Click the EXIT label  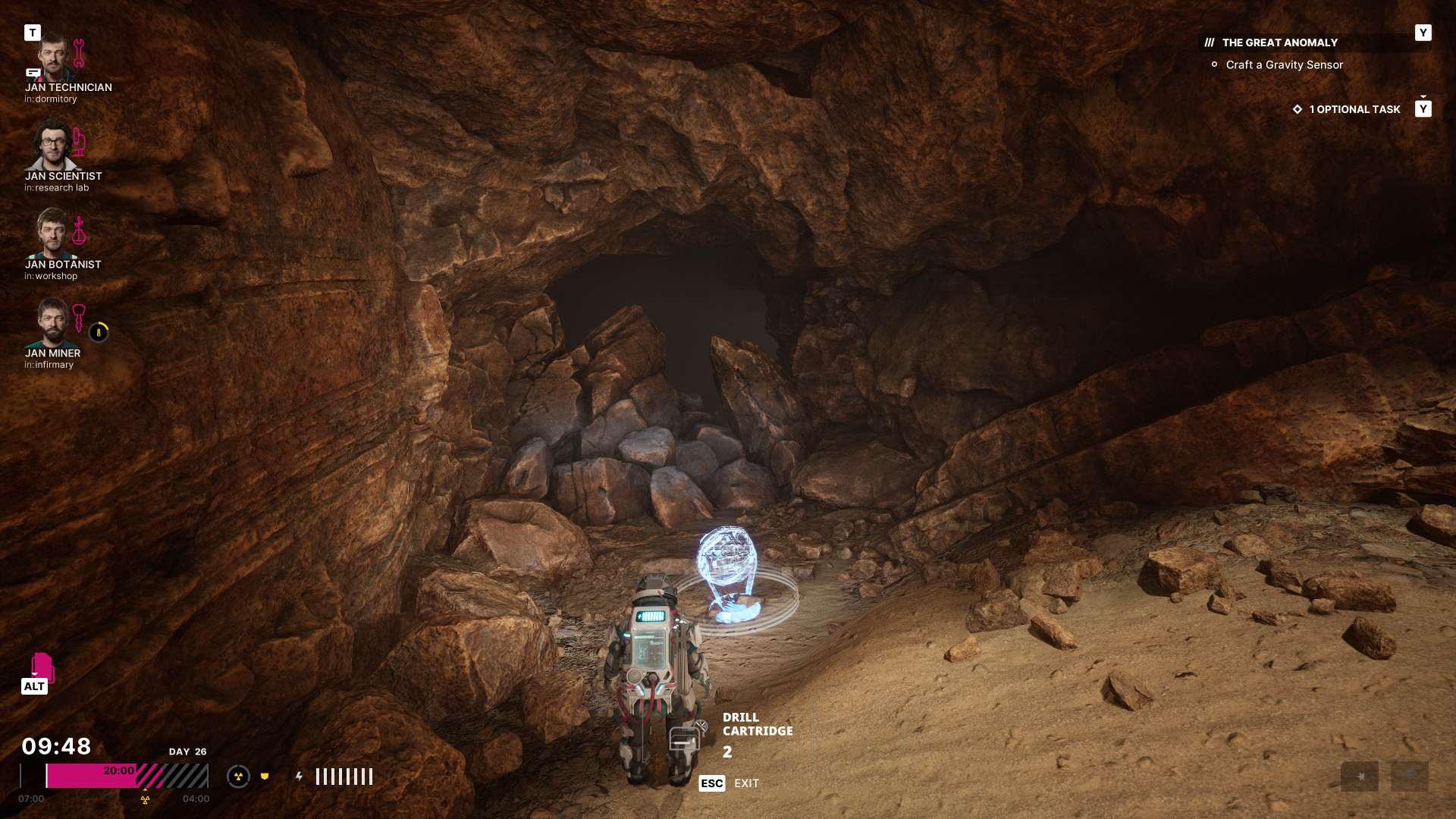coord(746,783)
